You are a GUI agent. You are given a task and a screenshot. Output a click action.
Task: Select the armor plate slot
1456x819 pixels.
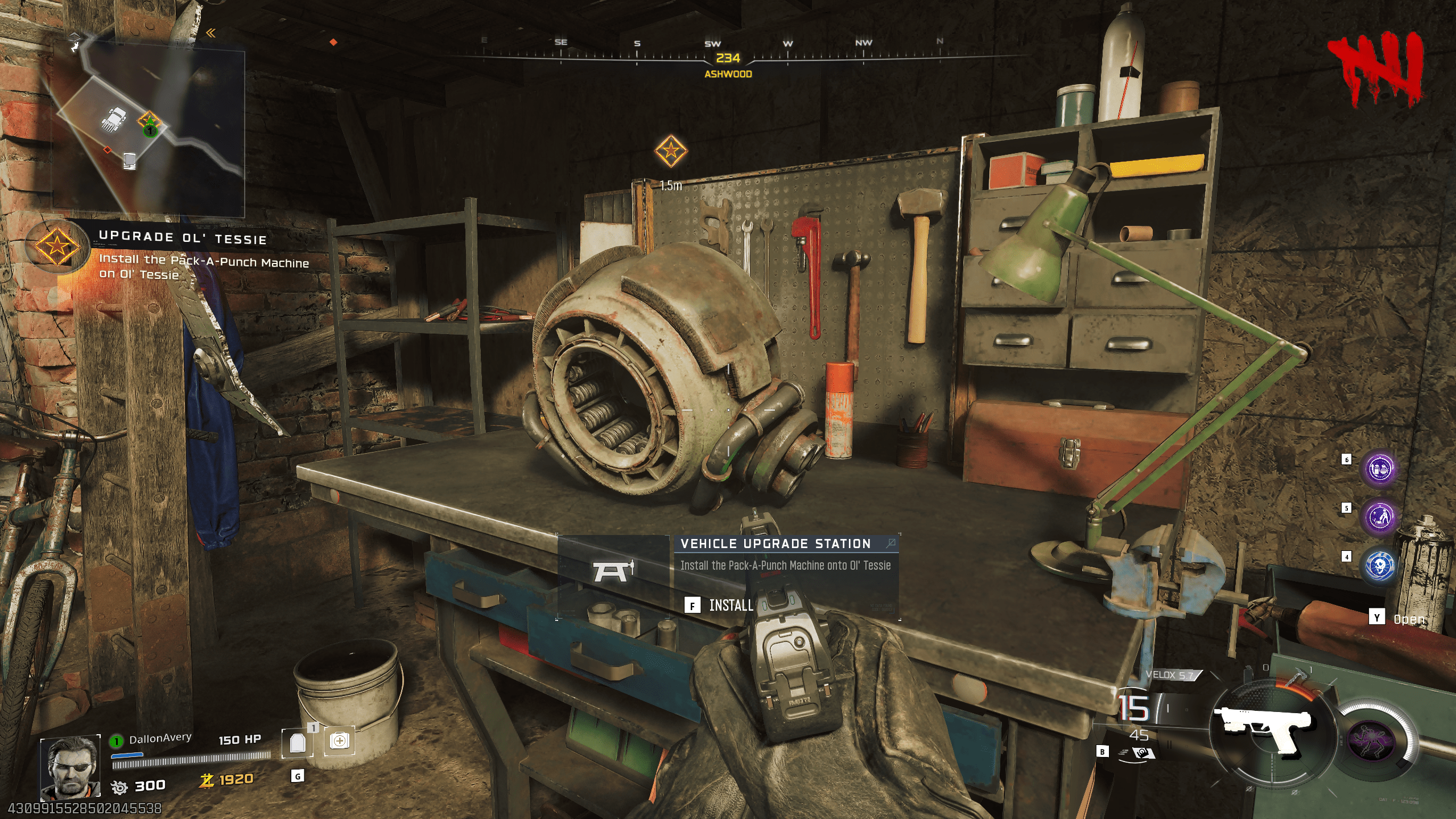(298, 742)
